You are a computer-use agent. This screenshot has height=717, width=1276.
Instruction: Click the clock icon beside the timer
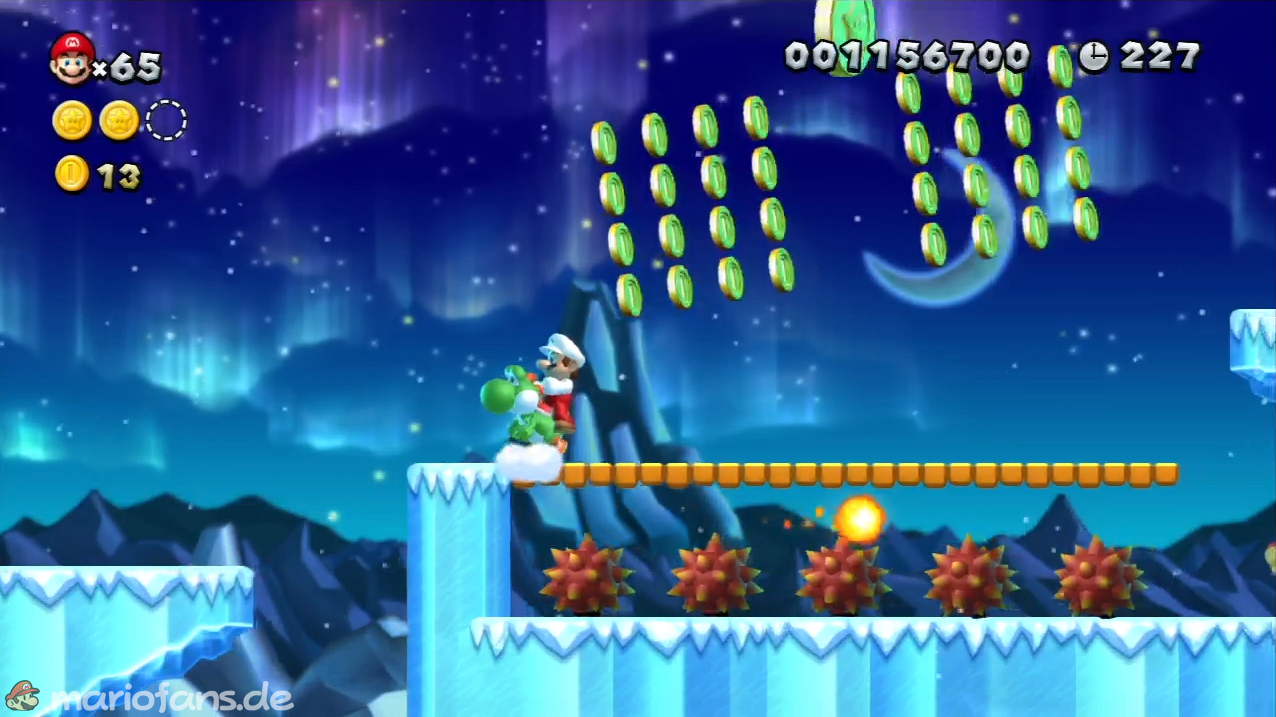point(1093,57)
